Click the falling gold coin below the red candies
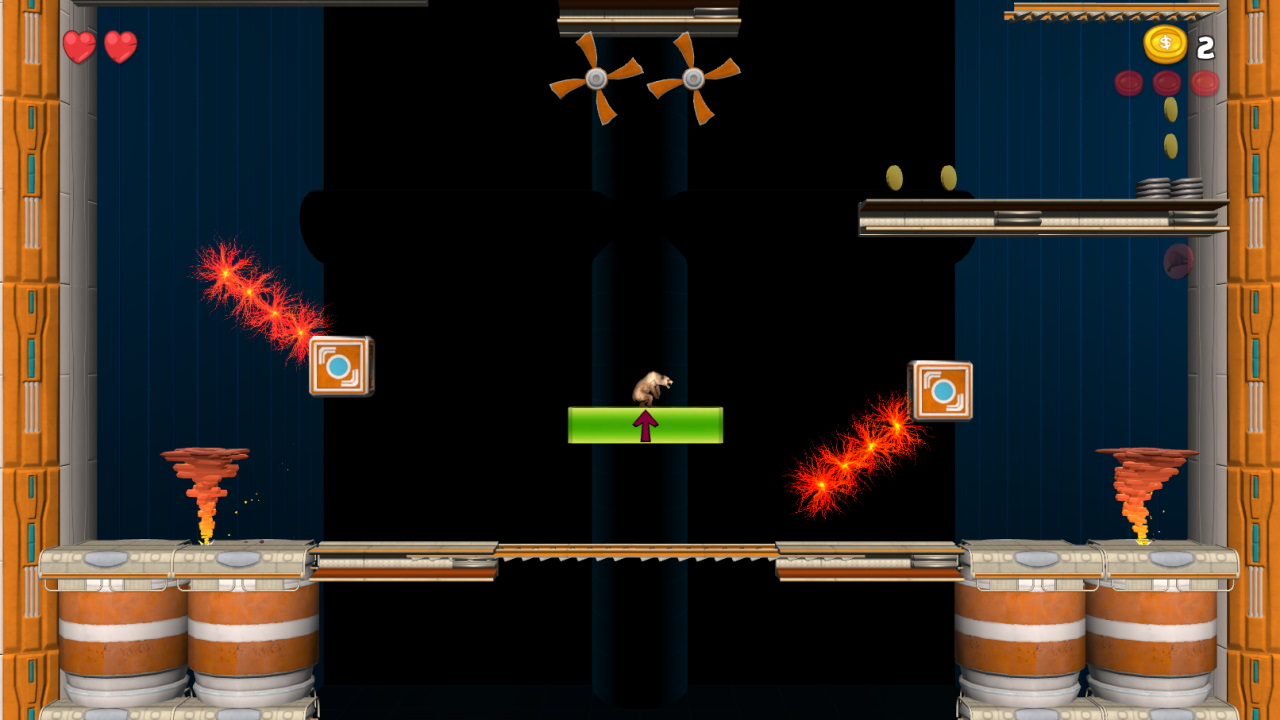 (1170, 110)
